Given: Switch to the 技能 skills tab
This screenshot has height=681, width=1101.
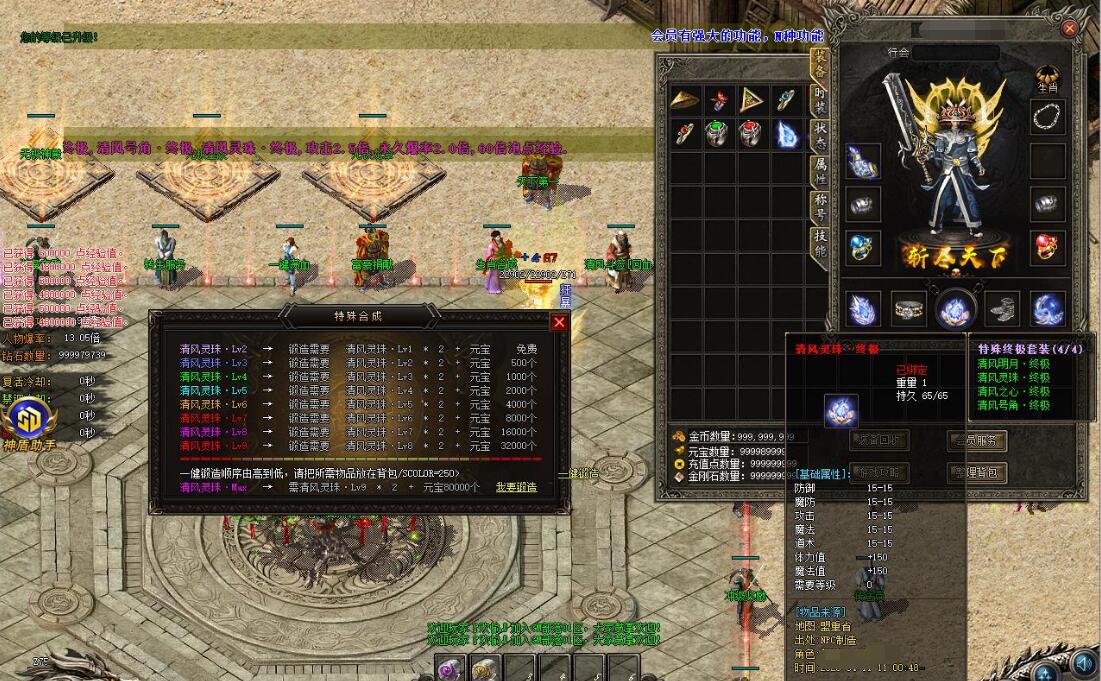Looking at the screenshot, I should pos(819,244).
